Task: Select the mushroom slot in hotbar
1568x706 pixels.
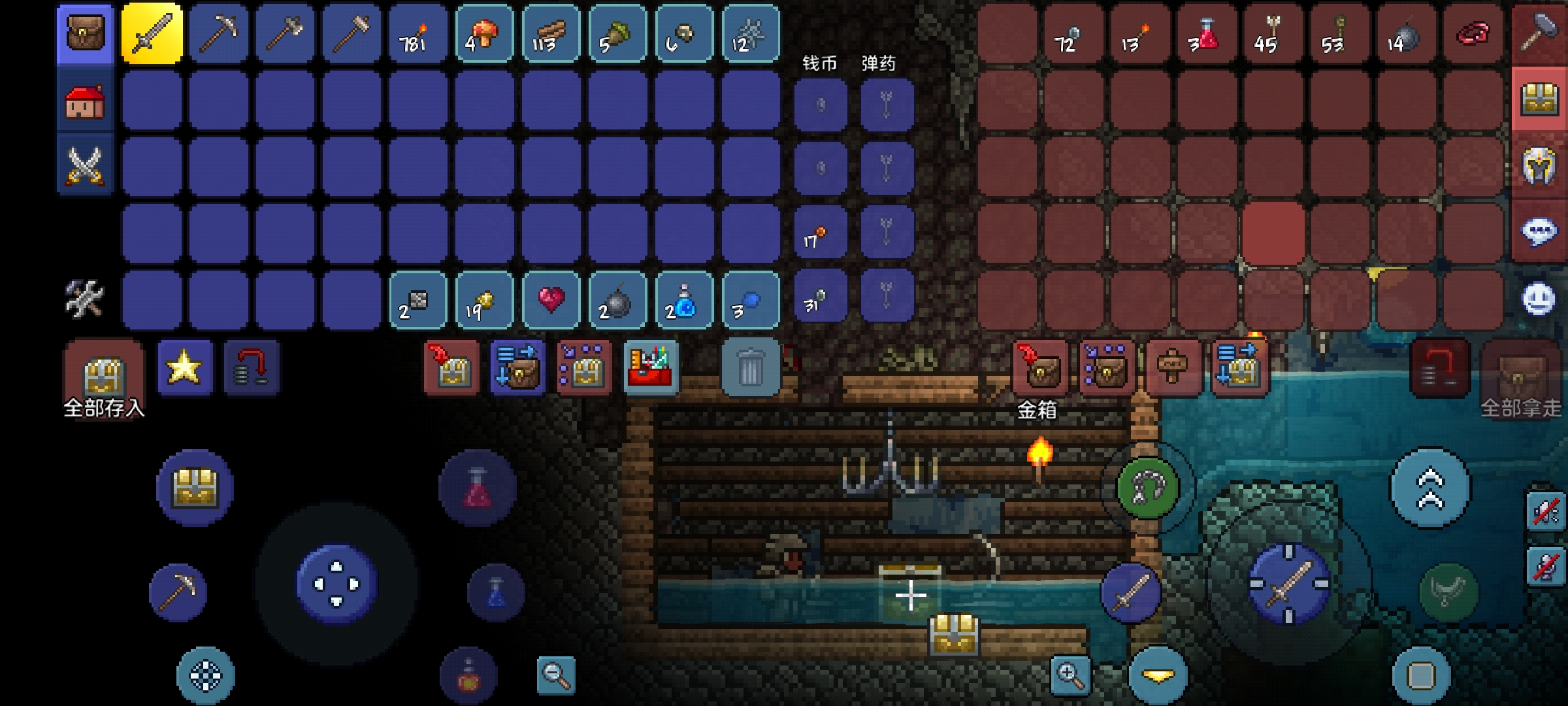Action: pos(484,33)
